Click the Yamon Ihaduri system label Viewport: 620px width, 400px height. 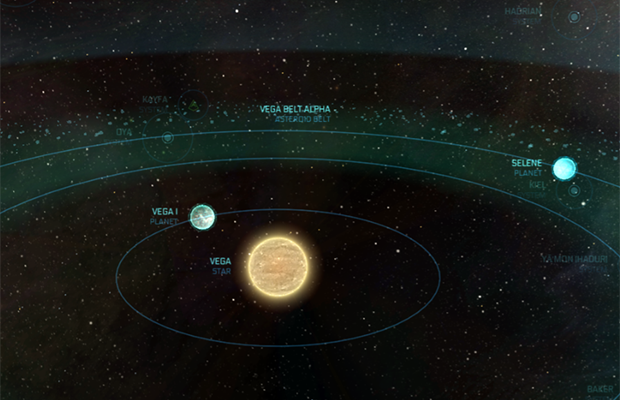tap(574, 257)
